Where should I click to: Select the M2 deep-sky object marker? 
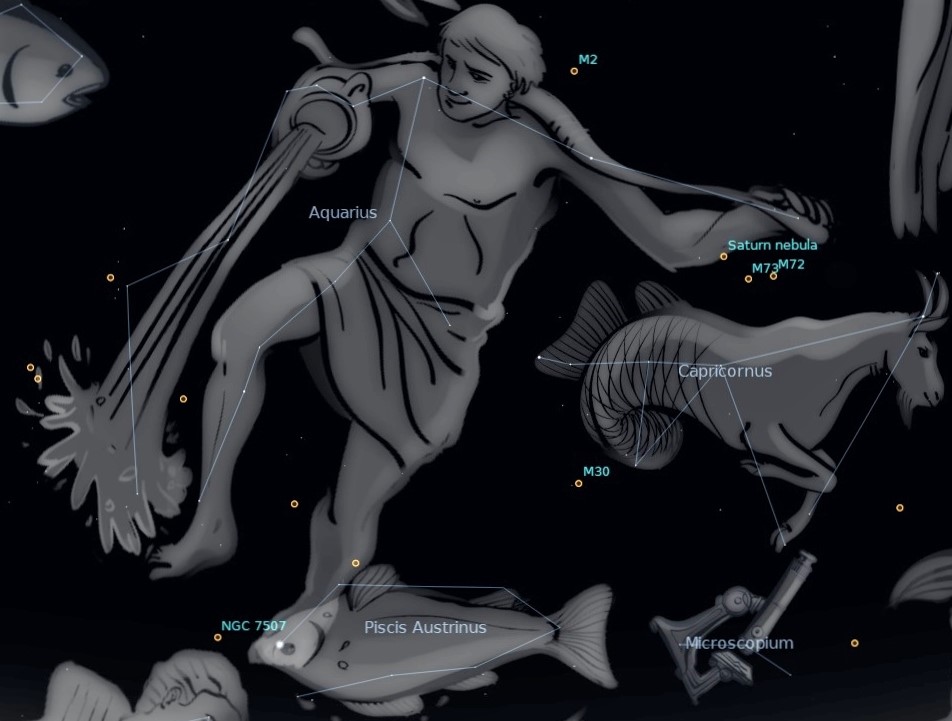(574, 71)
